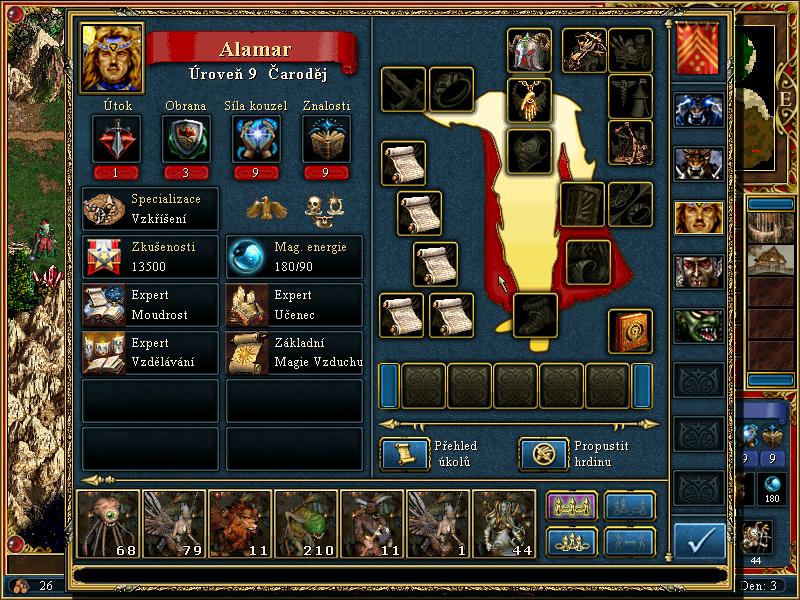Activate the purple highlighted formation button
This screenshot has width=800, height=600.
coord(571,507)
